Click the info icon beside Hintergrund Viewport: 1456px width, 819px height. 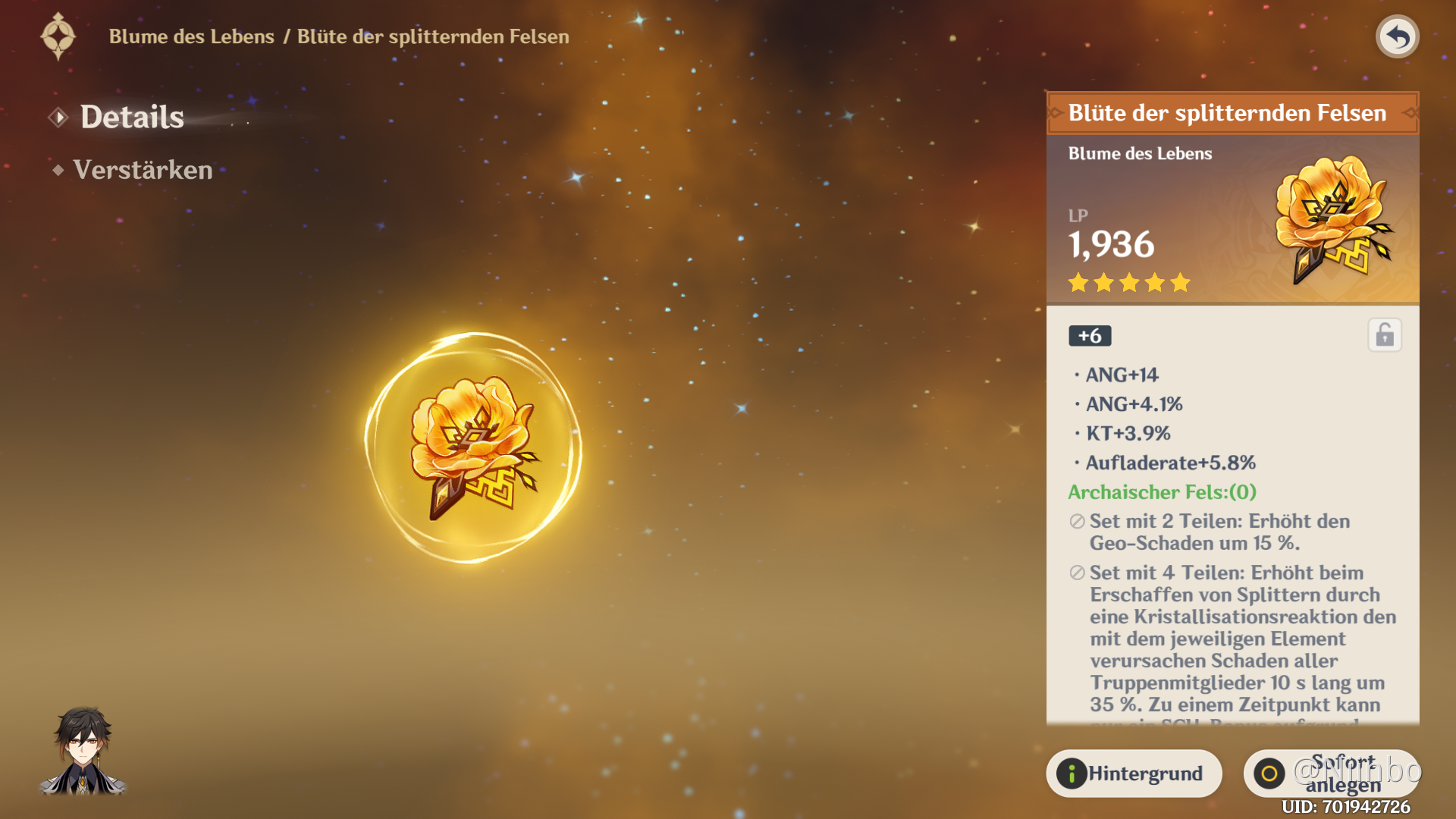[1074, 773]
